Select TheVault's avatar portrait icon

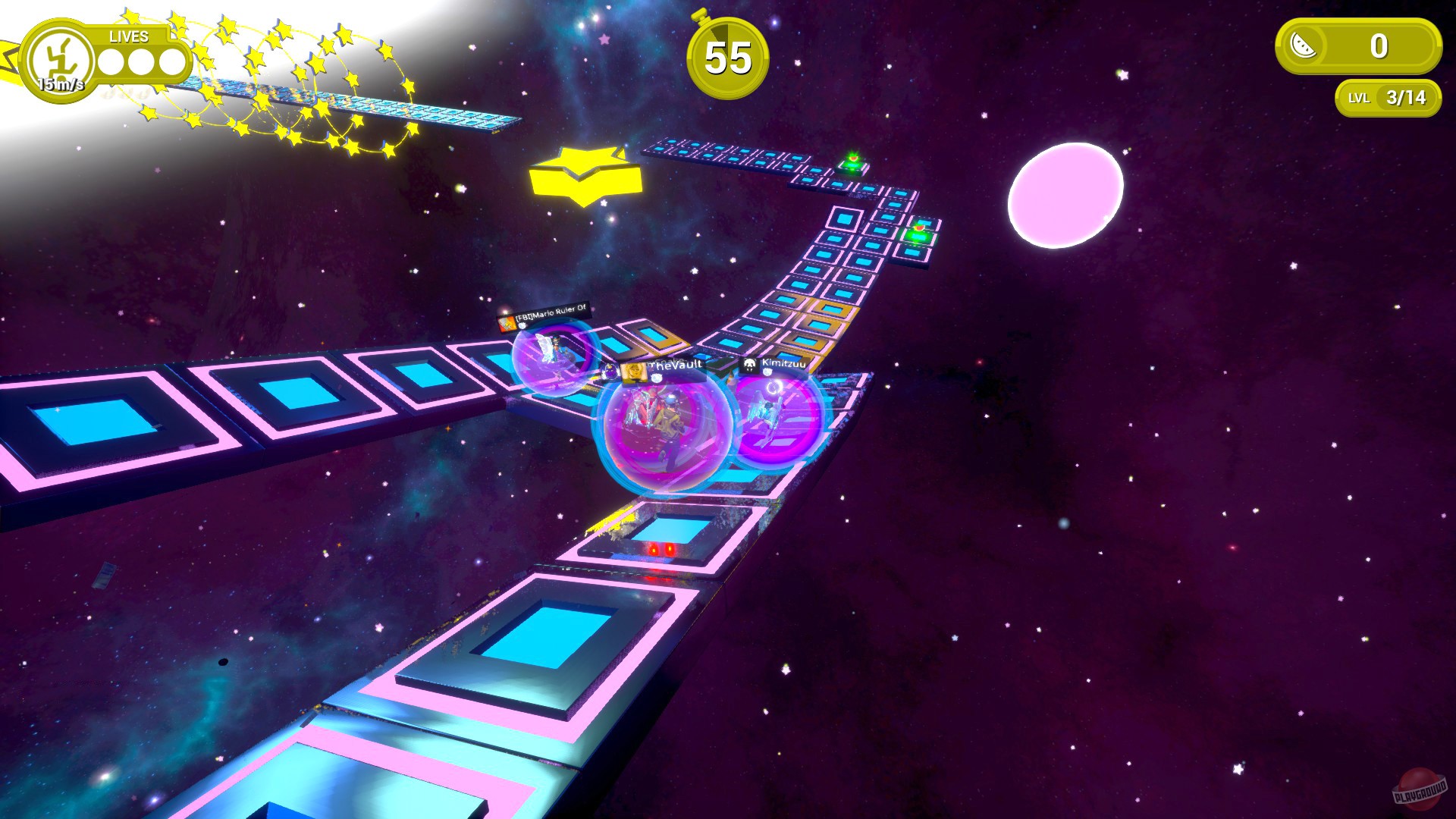click(x=635, y=372)
